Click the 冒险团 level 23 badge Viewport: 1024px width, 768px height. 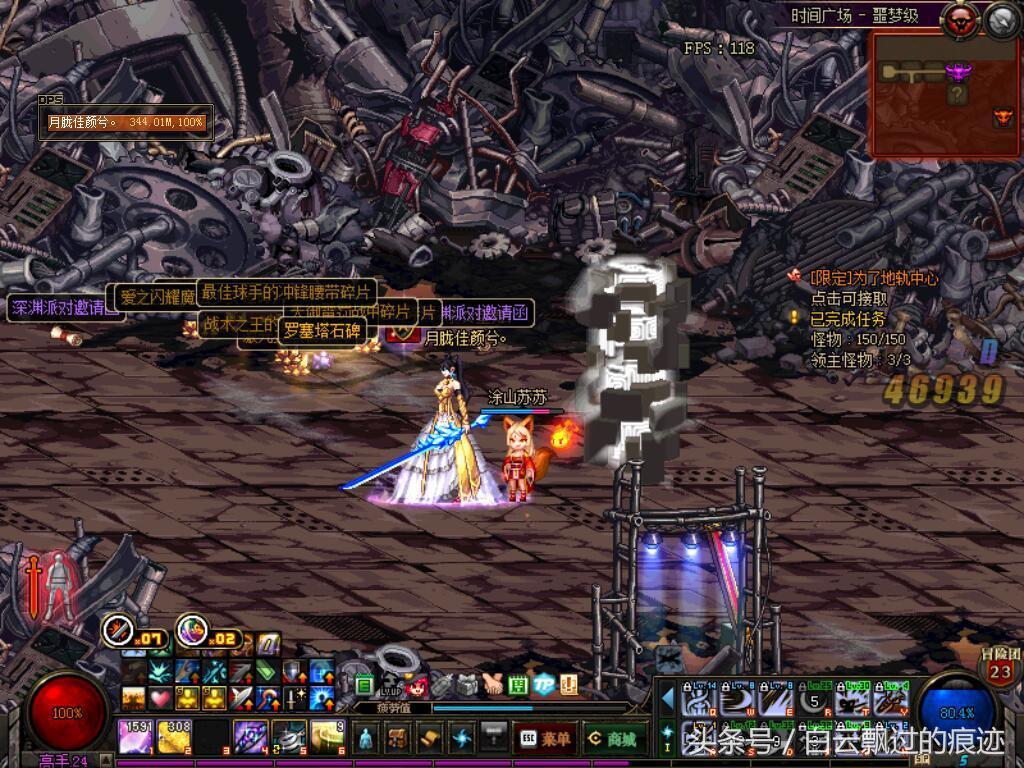1000,668
